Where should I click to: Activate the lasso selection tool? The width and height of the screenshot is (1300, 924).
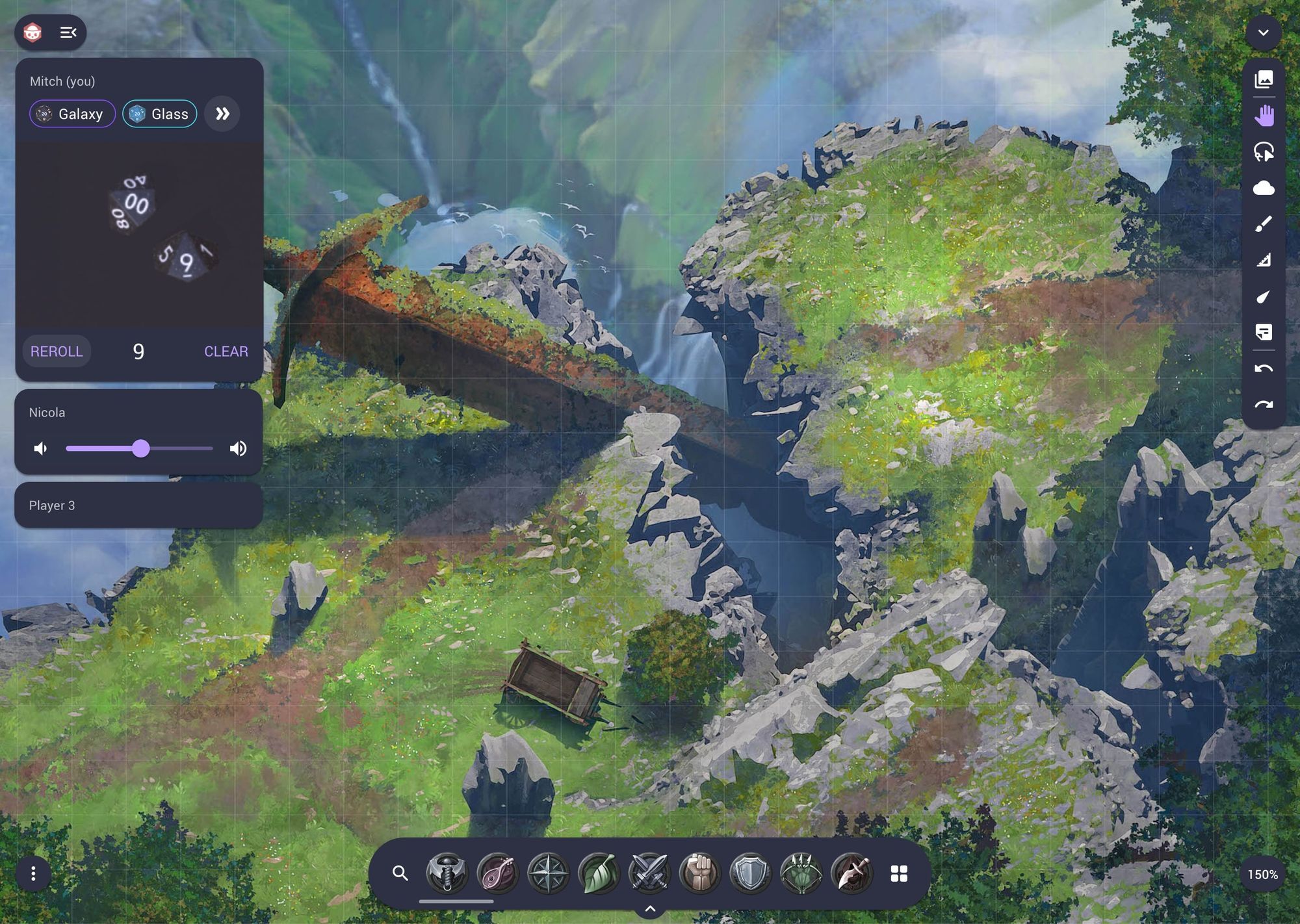1263,152
